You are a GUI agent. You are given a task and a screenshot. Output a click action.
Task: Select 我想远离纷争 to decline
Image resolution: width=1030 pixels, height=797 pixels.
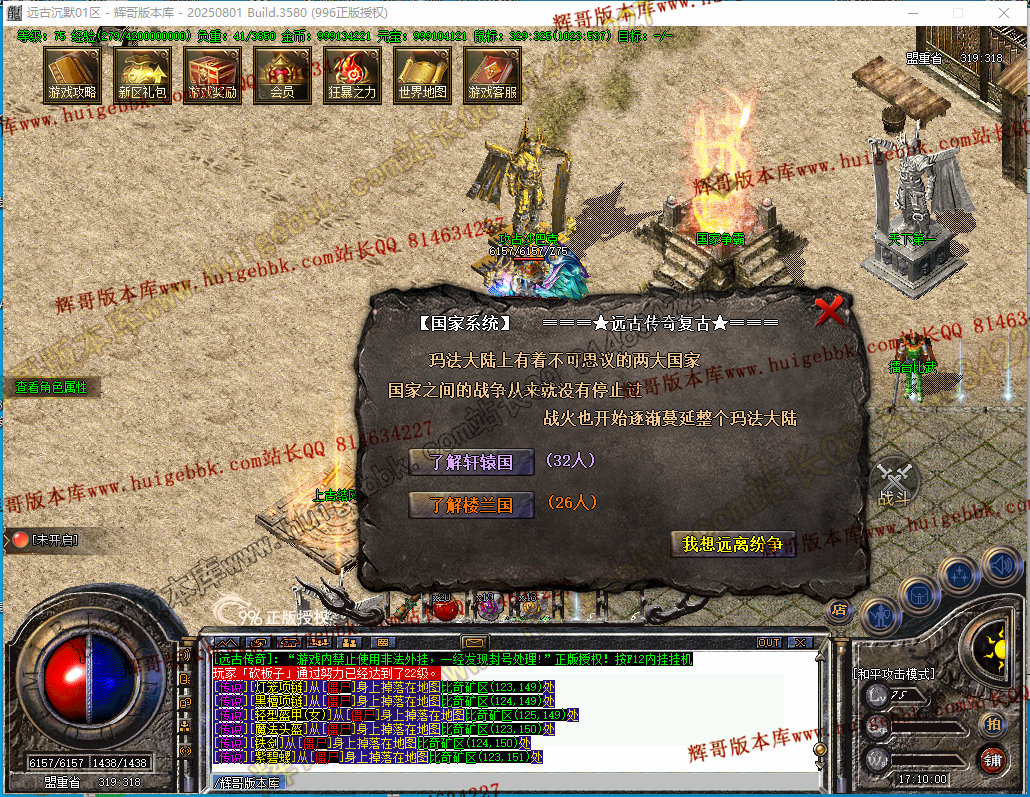point(733,544)
